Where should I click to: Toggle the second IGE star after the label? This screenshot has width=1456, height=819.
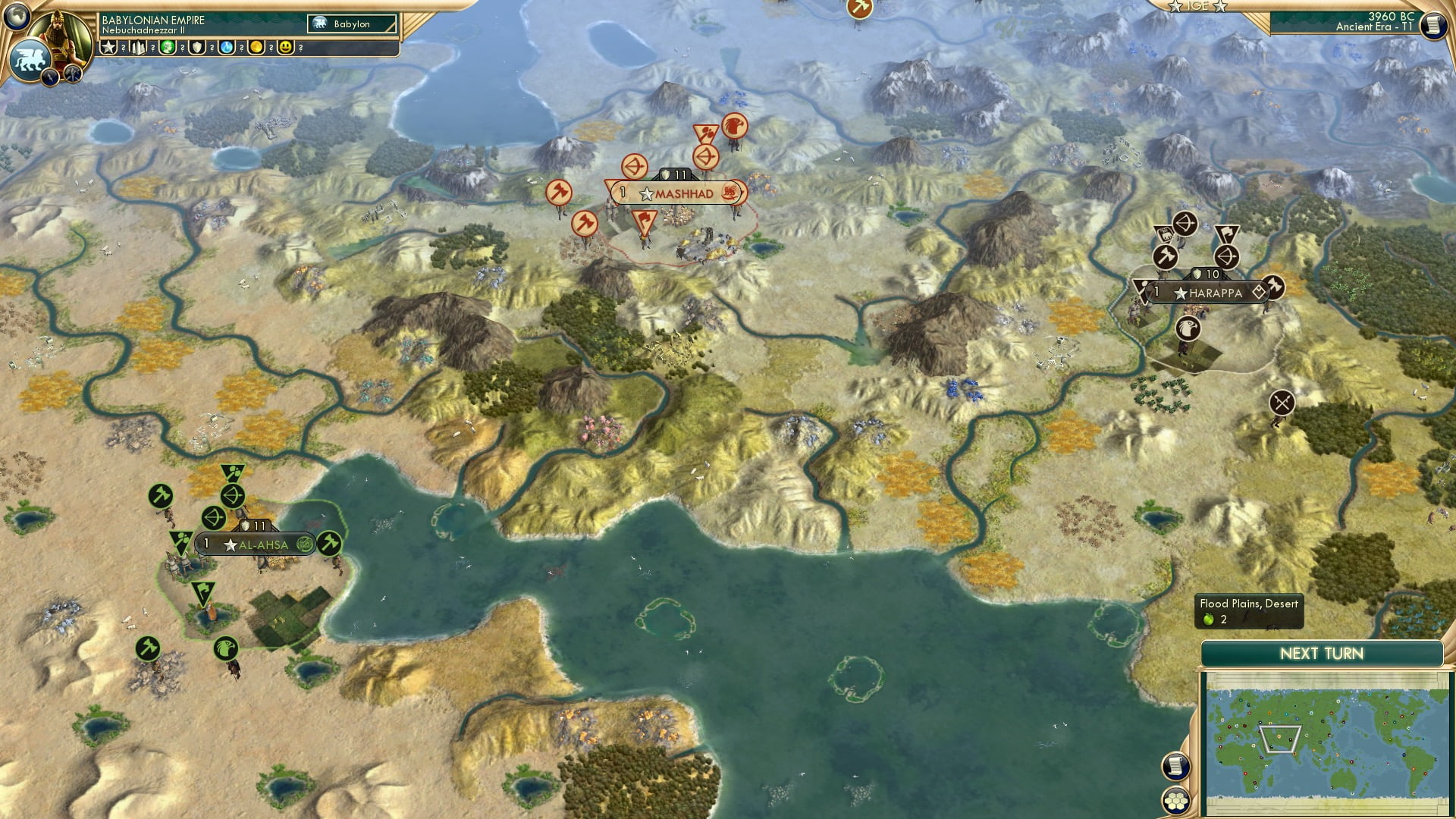(x=1221, y=8)
